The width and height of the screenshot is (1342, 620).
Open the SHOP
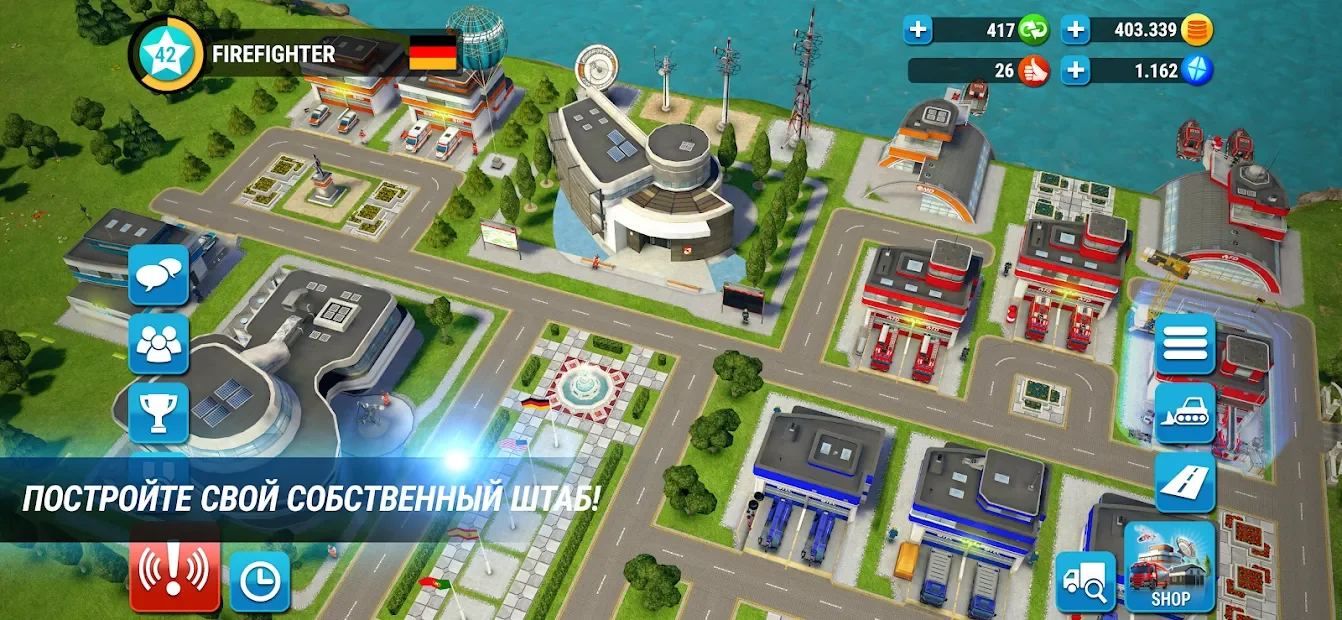coord(1169,567)
